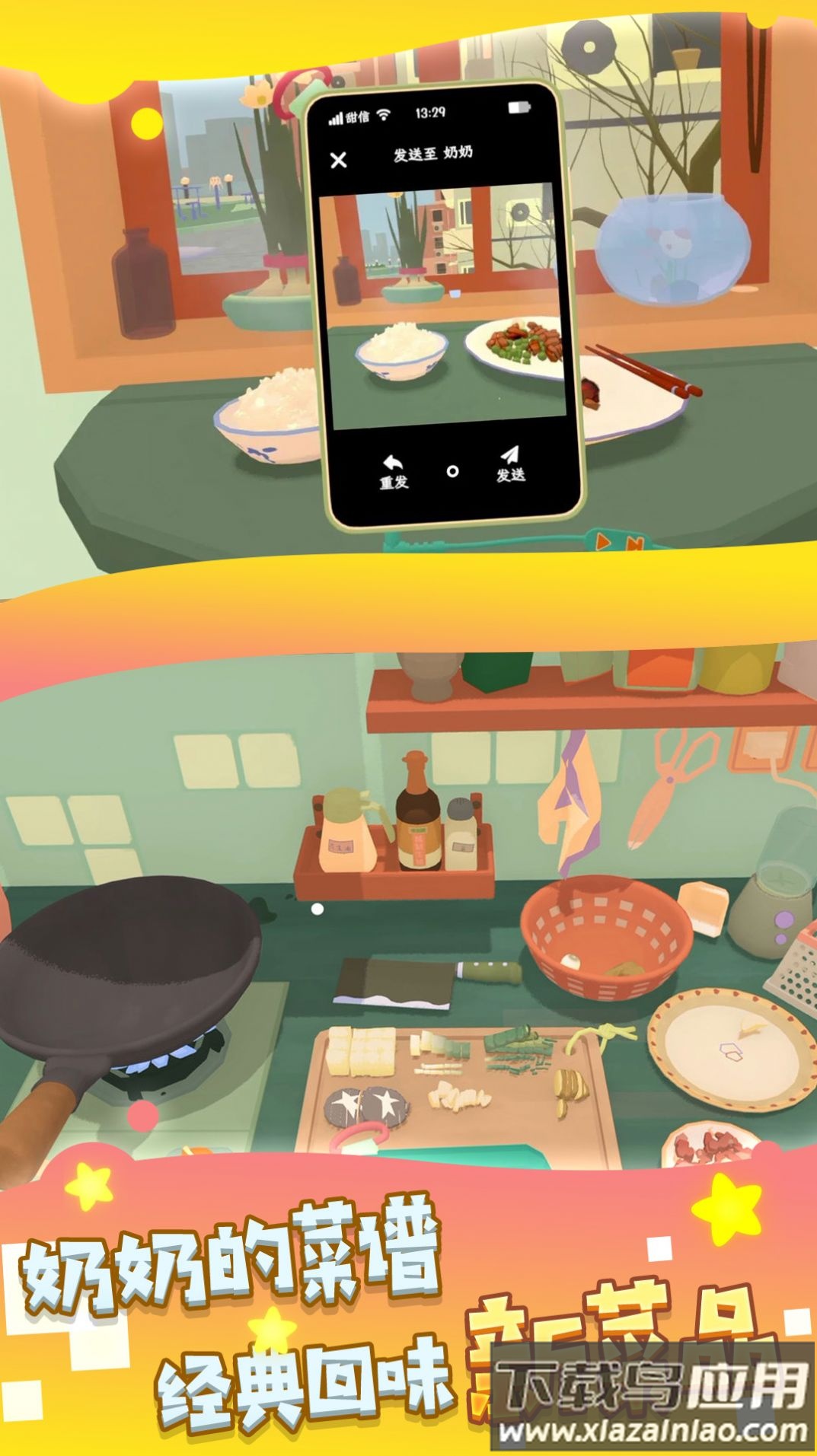The width and height of the screenshot is (817, 1456).
Task: Close the phone's send-to-grandma screen
Action: coord(339,160)
